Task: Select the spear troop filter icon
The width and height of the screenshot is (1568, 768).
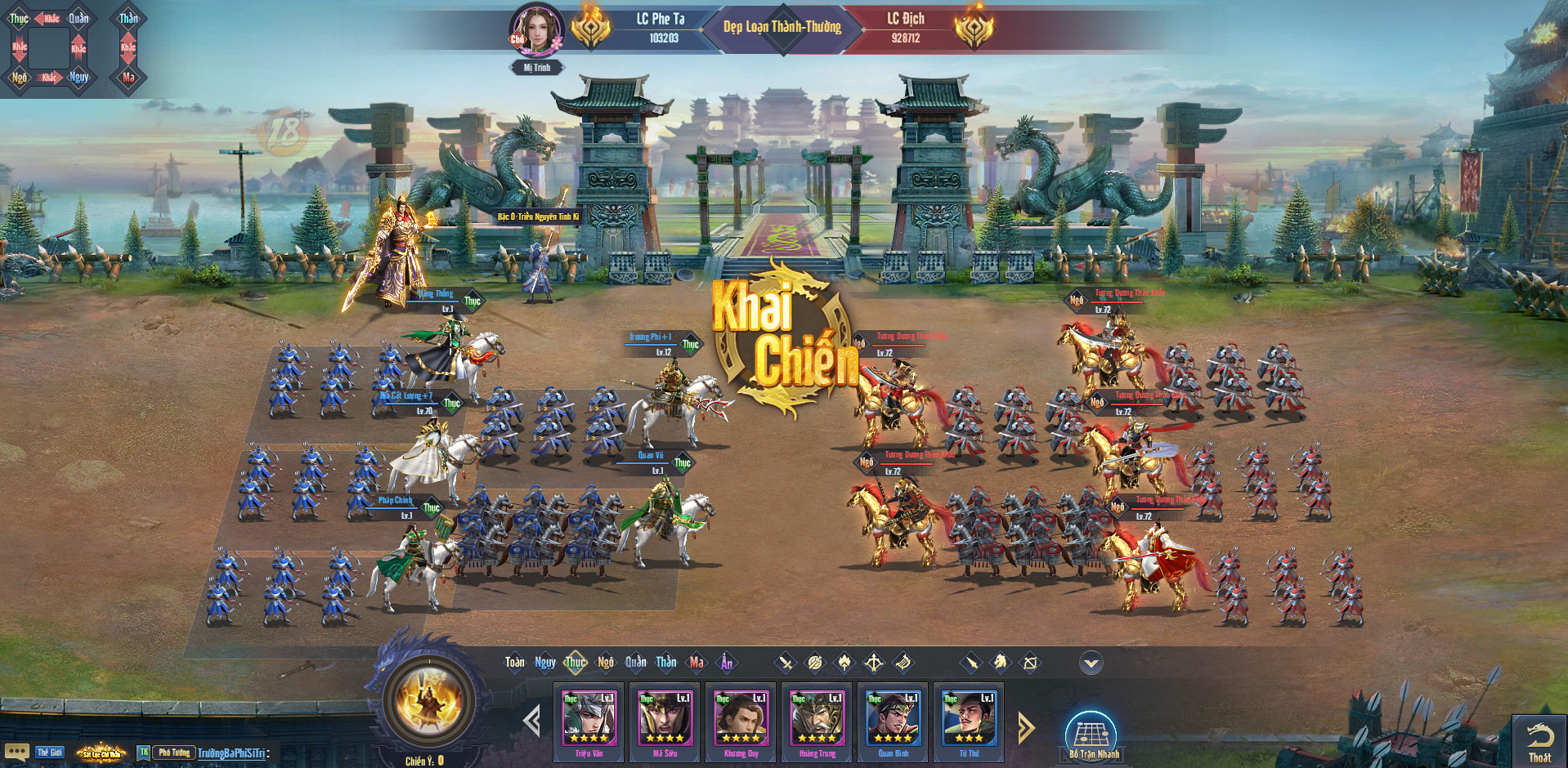Action: [x=970, y=663]
